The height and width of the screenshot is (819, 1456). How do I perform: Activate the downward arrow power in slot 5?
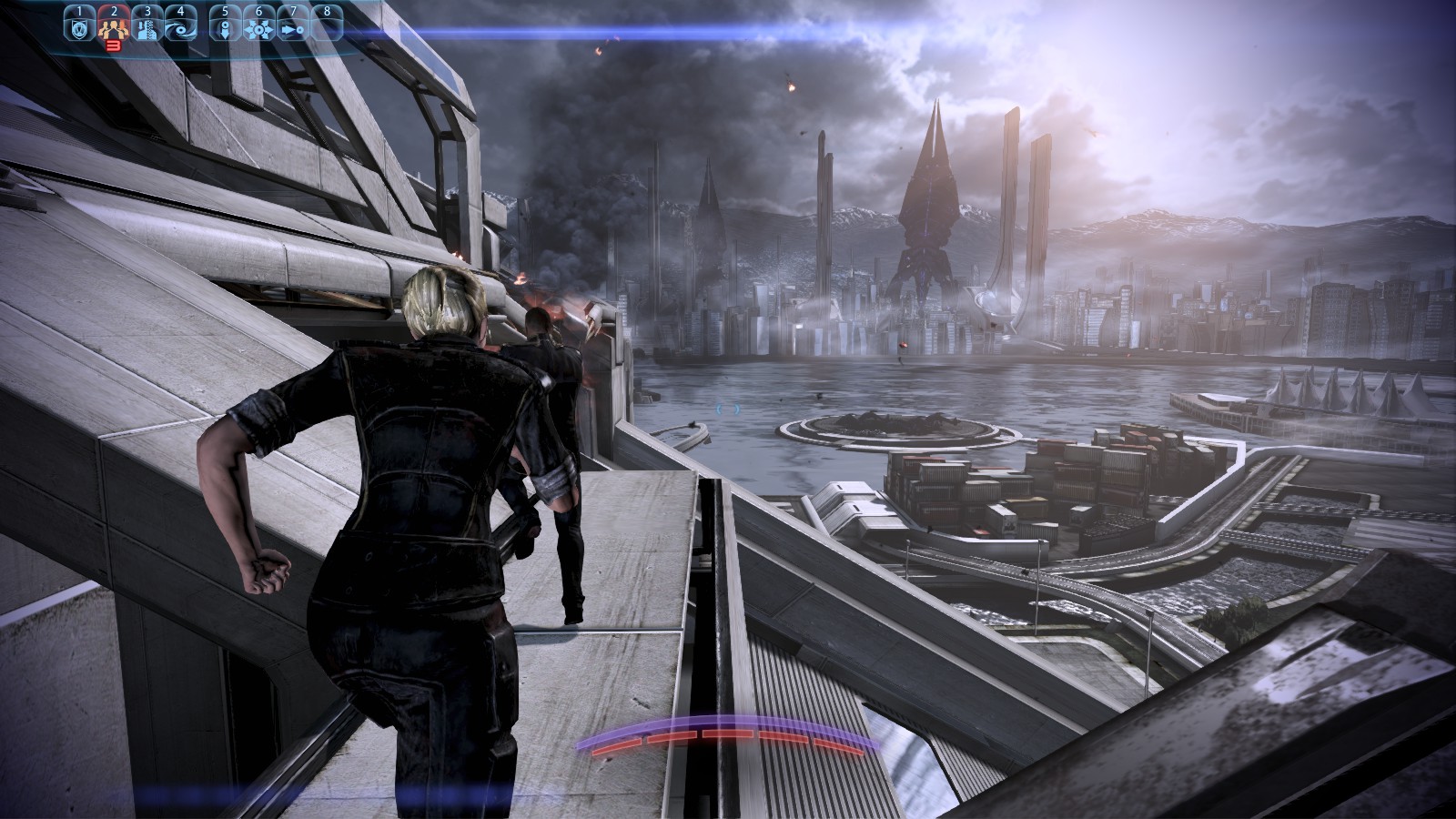225,28
